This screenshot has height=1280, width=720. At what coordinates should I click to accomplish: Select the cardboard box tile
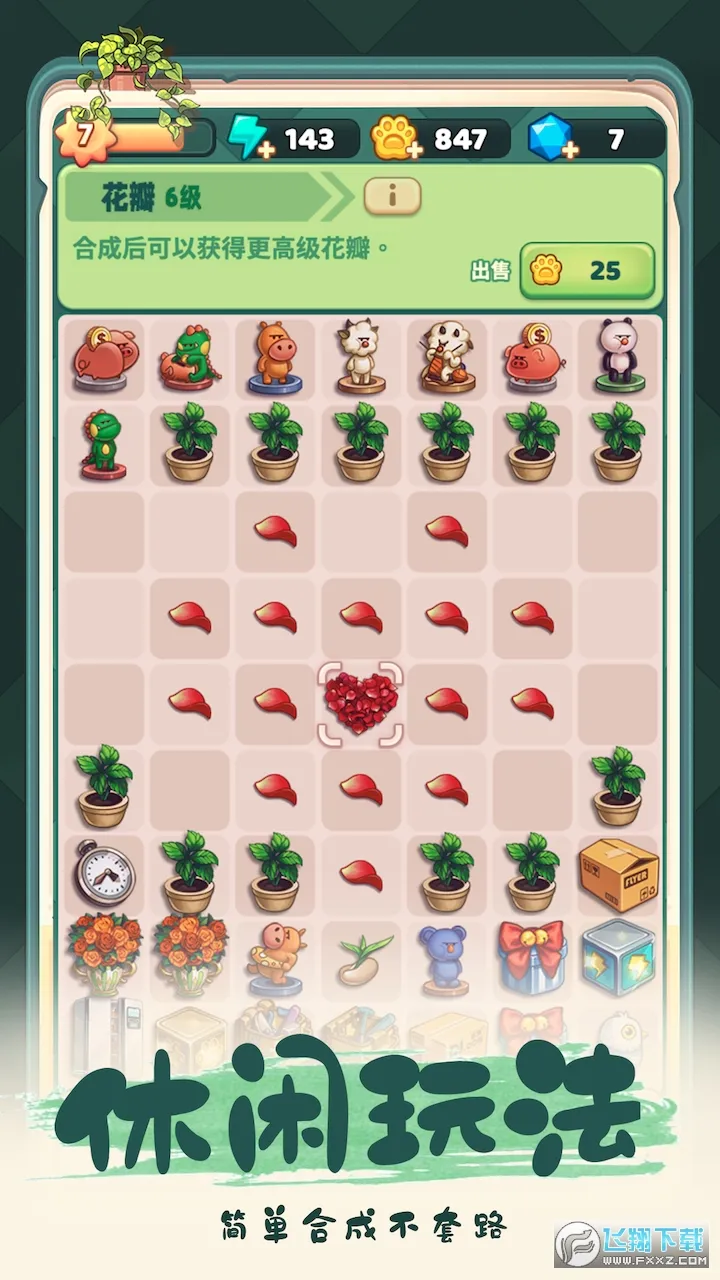(x=618, y=875)
